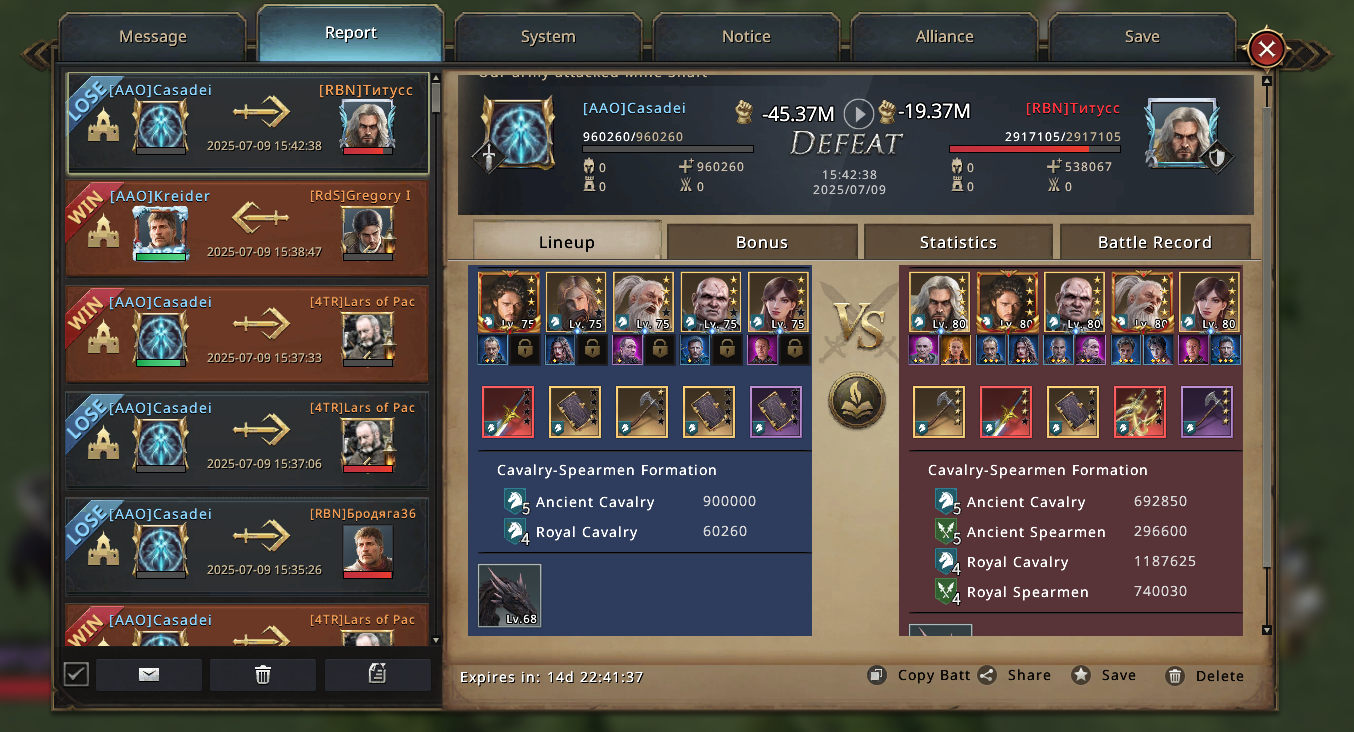Select the Alliance tab
This screenshot has height=732, width=1354.
pos(944,37)
